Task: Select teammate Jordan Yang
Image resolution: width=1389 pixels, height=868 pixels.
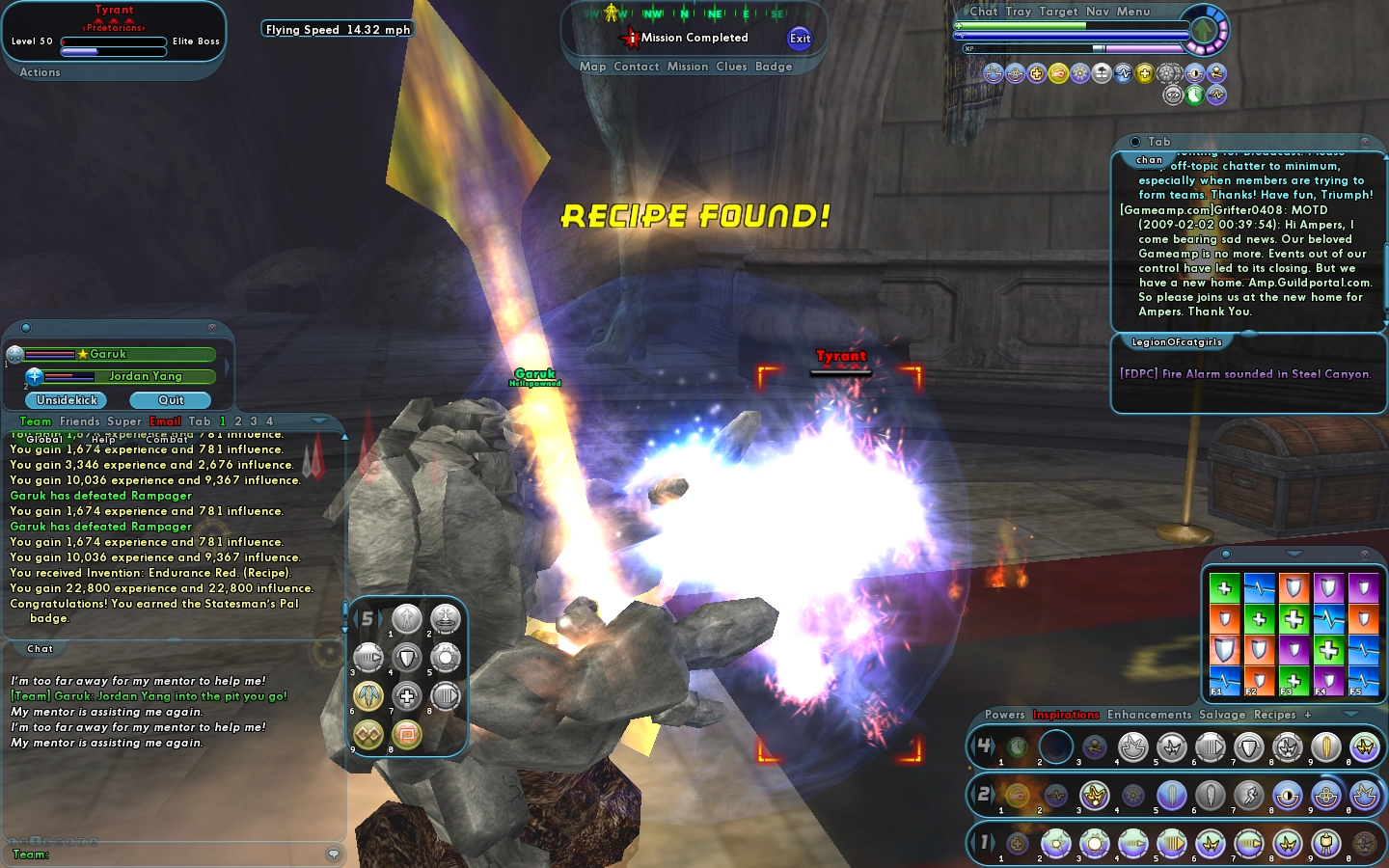Action: click(x=145, y=376)
